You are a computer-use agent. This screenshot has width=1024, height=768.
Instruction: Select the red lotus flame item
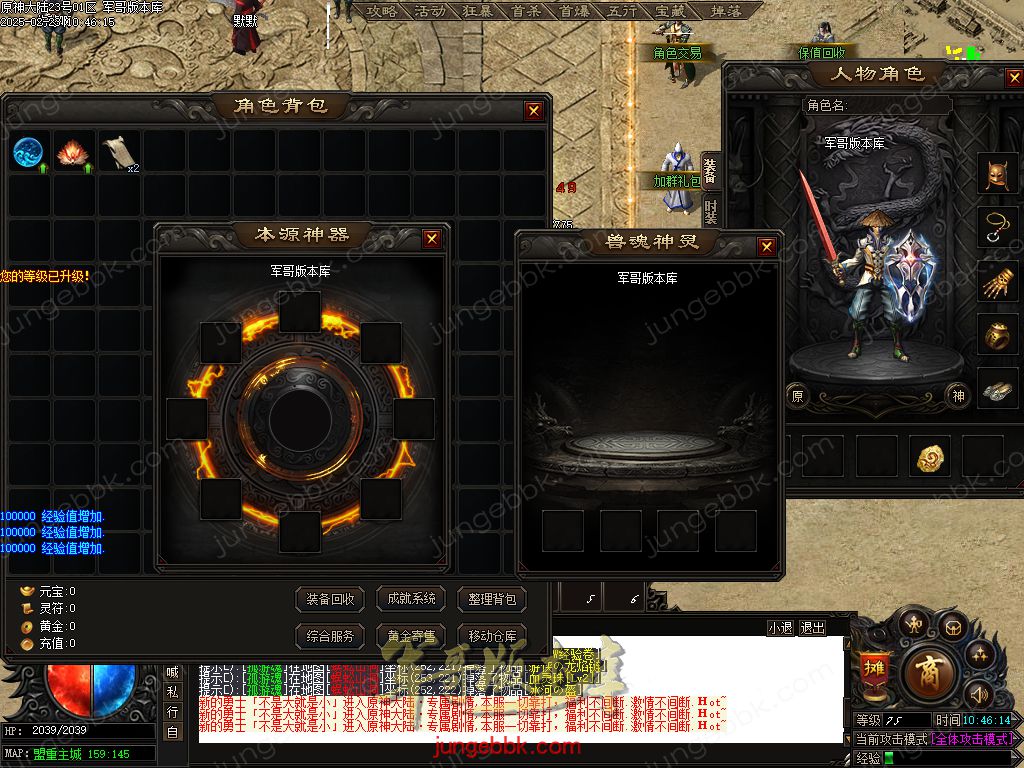[x=73, y=153]
